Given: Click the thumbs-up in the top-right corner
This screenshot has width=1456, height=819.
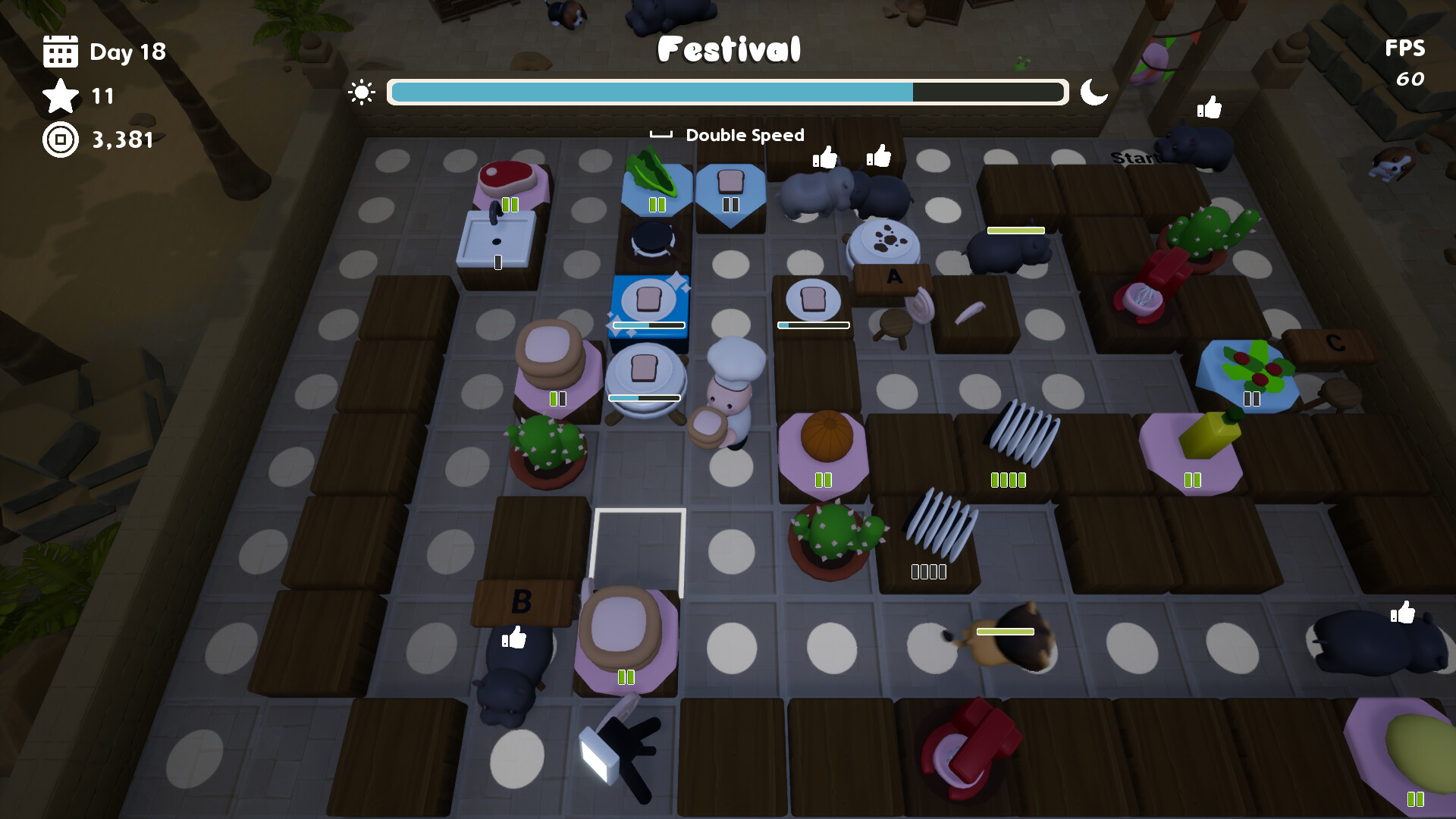Looking at the screenshot, I should tap(1209, 108).
